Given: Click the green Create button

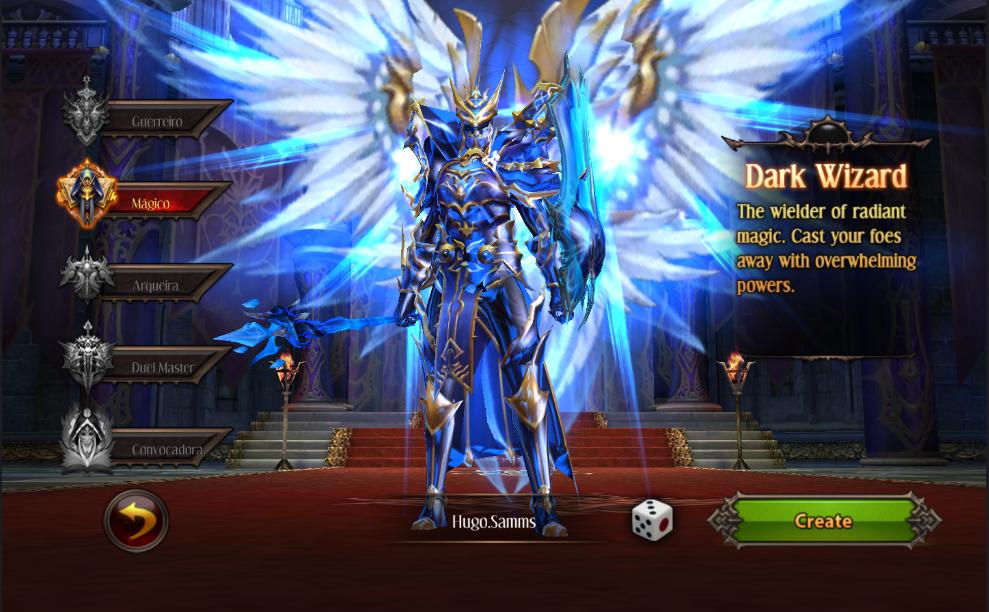Looking at the screenshot, I should pos(823,520).
